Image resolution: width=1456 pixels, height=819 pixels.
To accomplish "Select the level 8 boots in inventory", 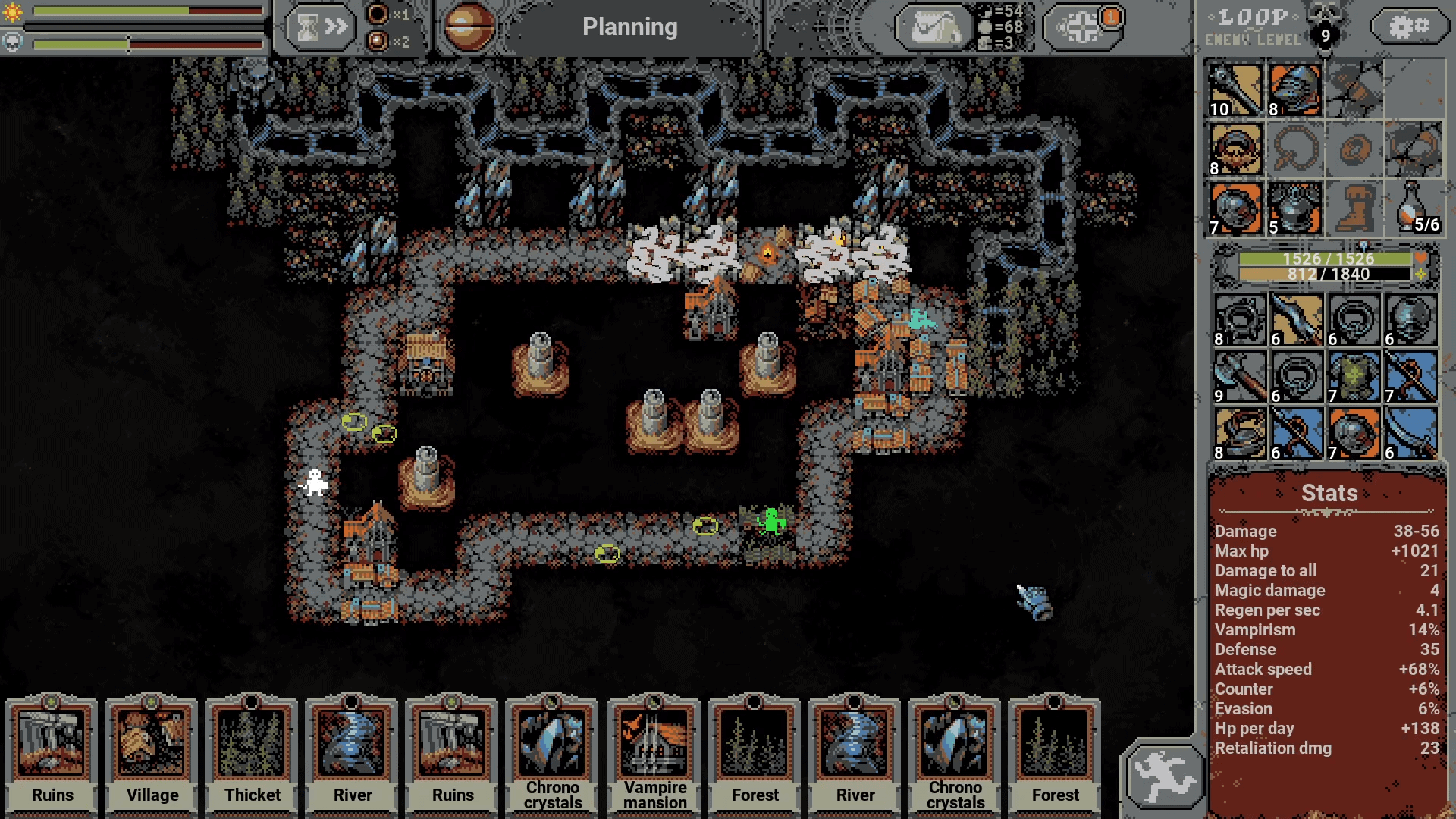I will pos(1239,434).
